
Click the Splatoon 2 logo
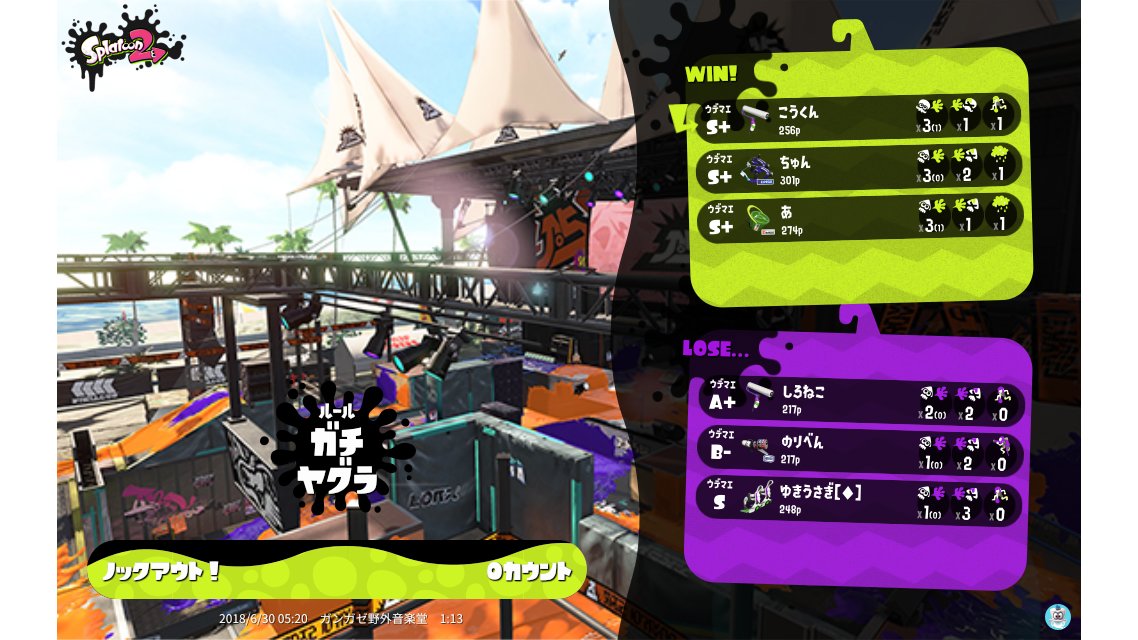[124, 46]
